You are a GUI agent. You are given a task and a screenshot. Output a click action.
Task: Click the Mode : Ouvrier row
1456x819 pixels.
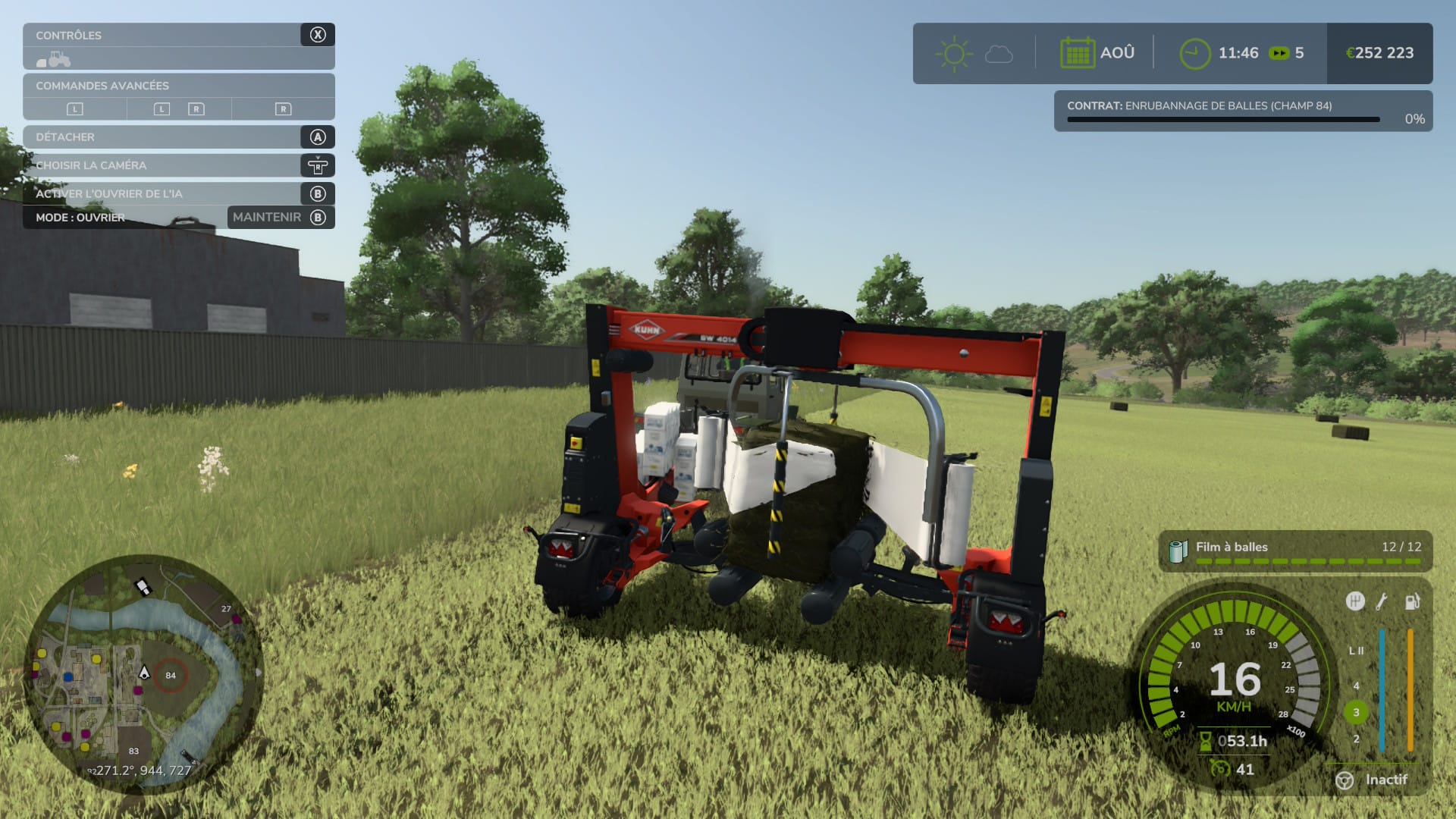coord(125,218)
